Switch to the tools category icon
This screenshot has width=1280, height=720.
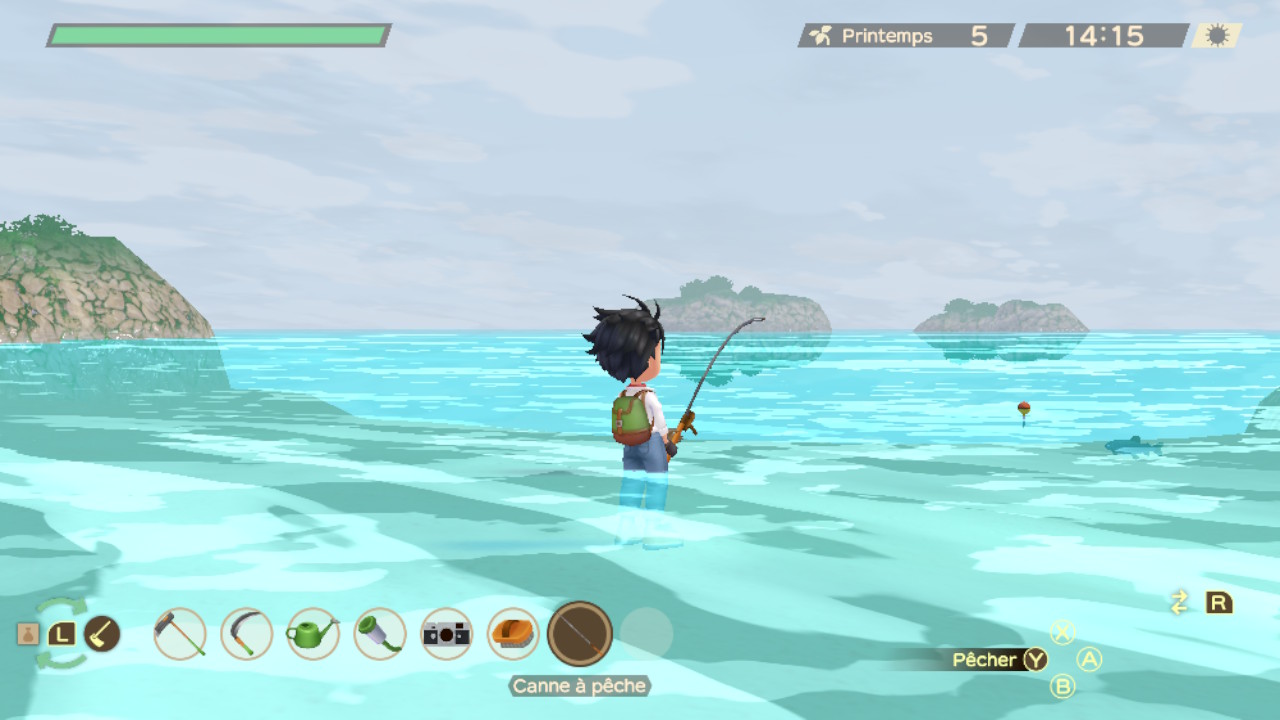pyautogui.click(x=102, y=633)
